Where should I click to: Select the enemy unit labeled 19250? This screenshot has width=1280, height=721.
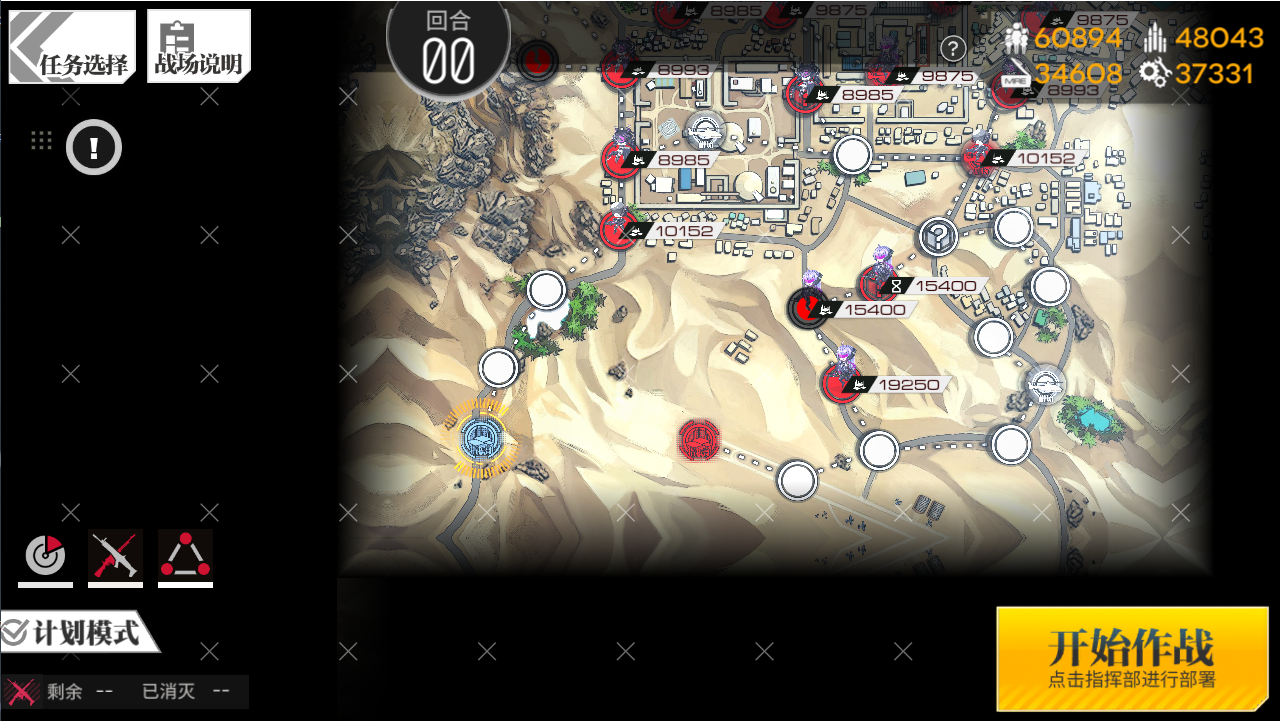(843, 381)
